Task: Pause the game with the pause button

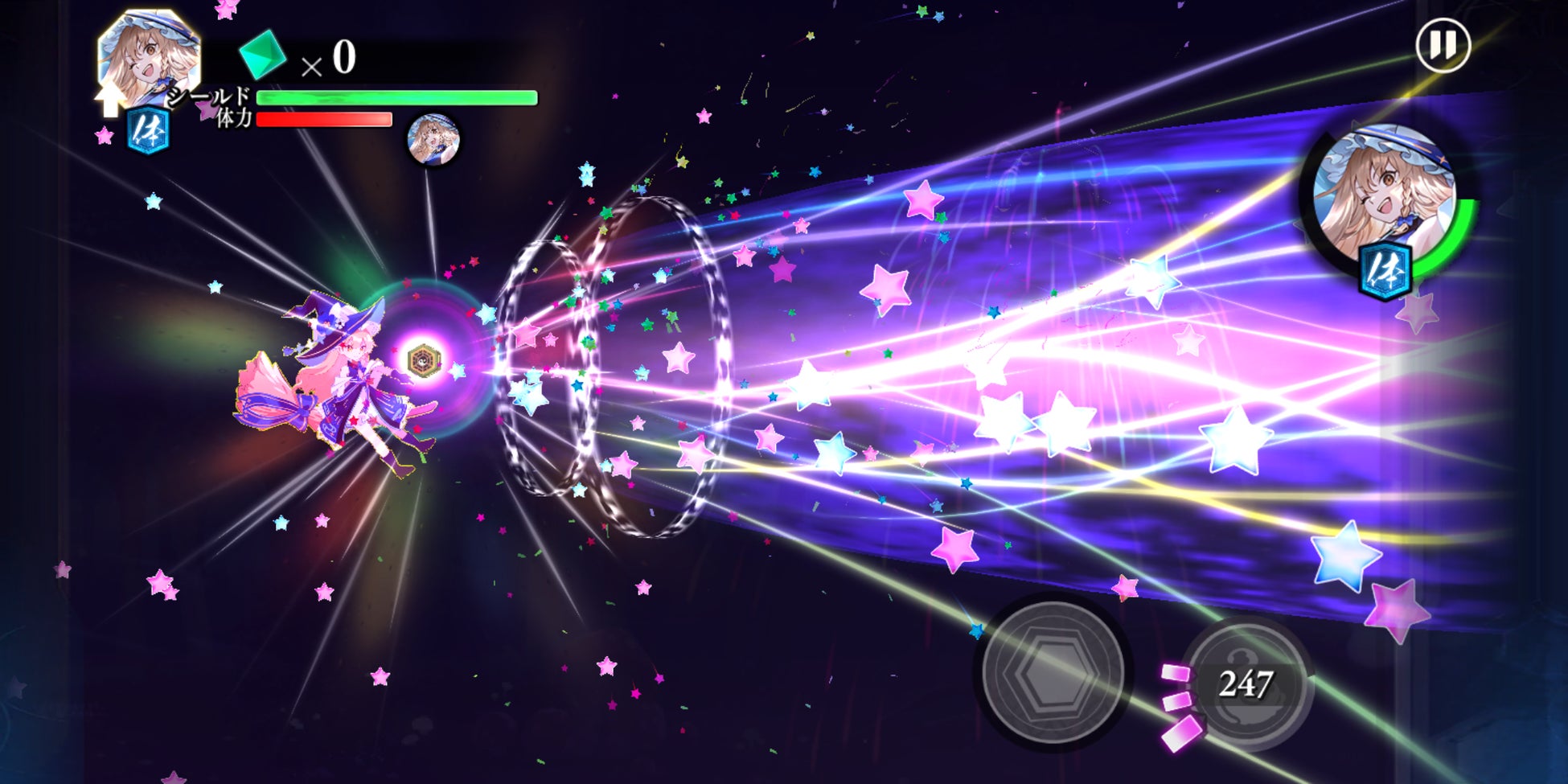Action: [1443, 46]
